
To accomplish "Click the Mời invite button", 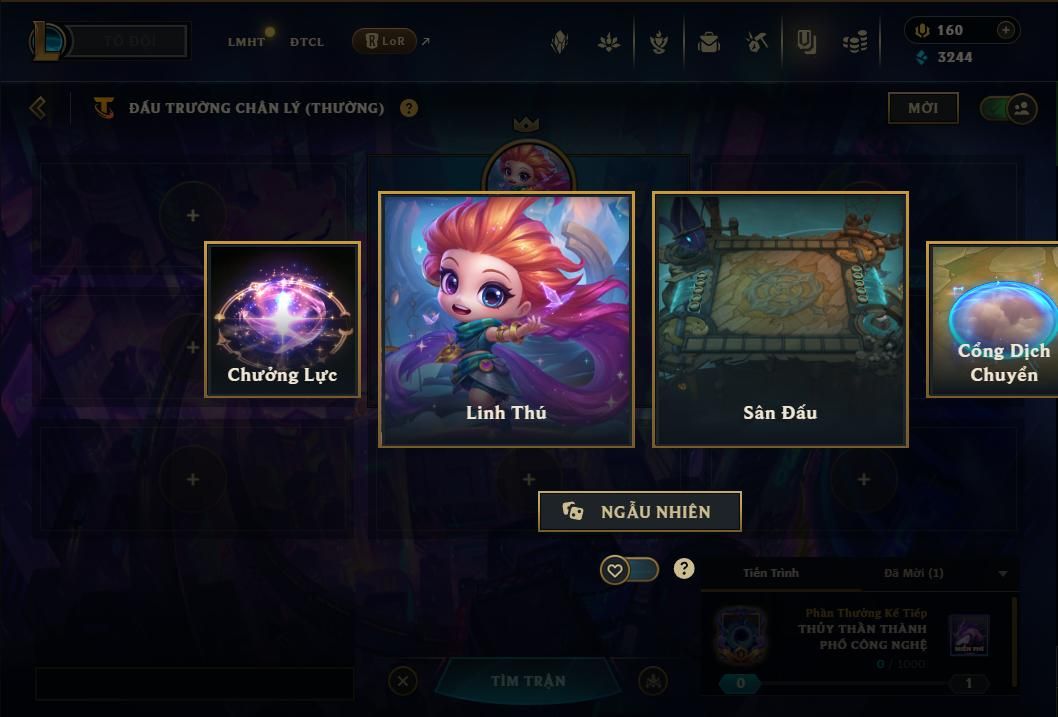I will click(923, 108).
